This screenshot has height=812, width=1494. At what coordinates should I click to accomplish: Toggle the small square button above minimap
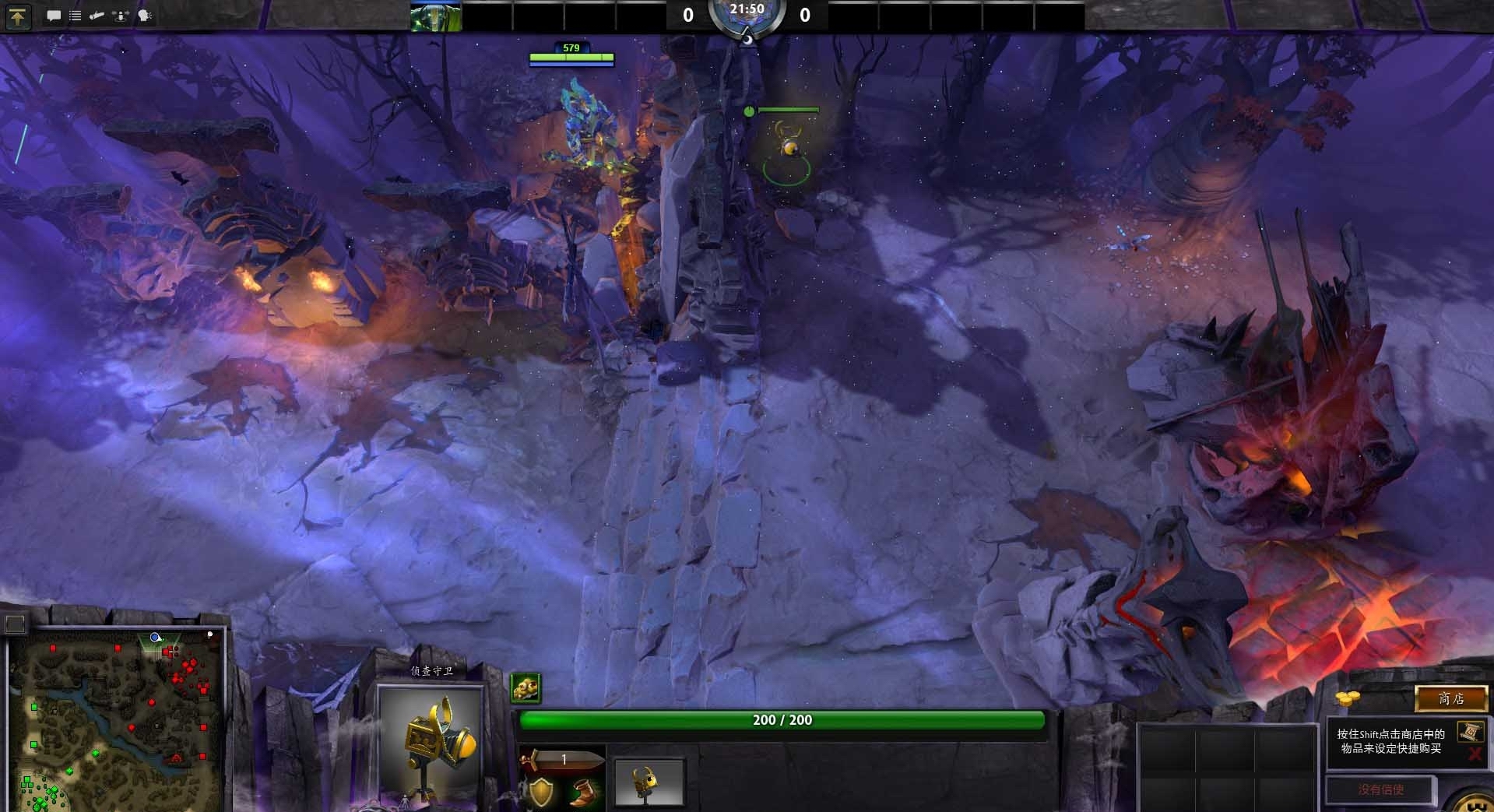click(15, 623)
